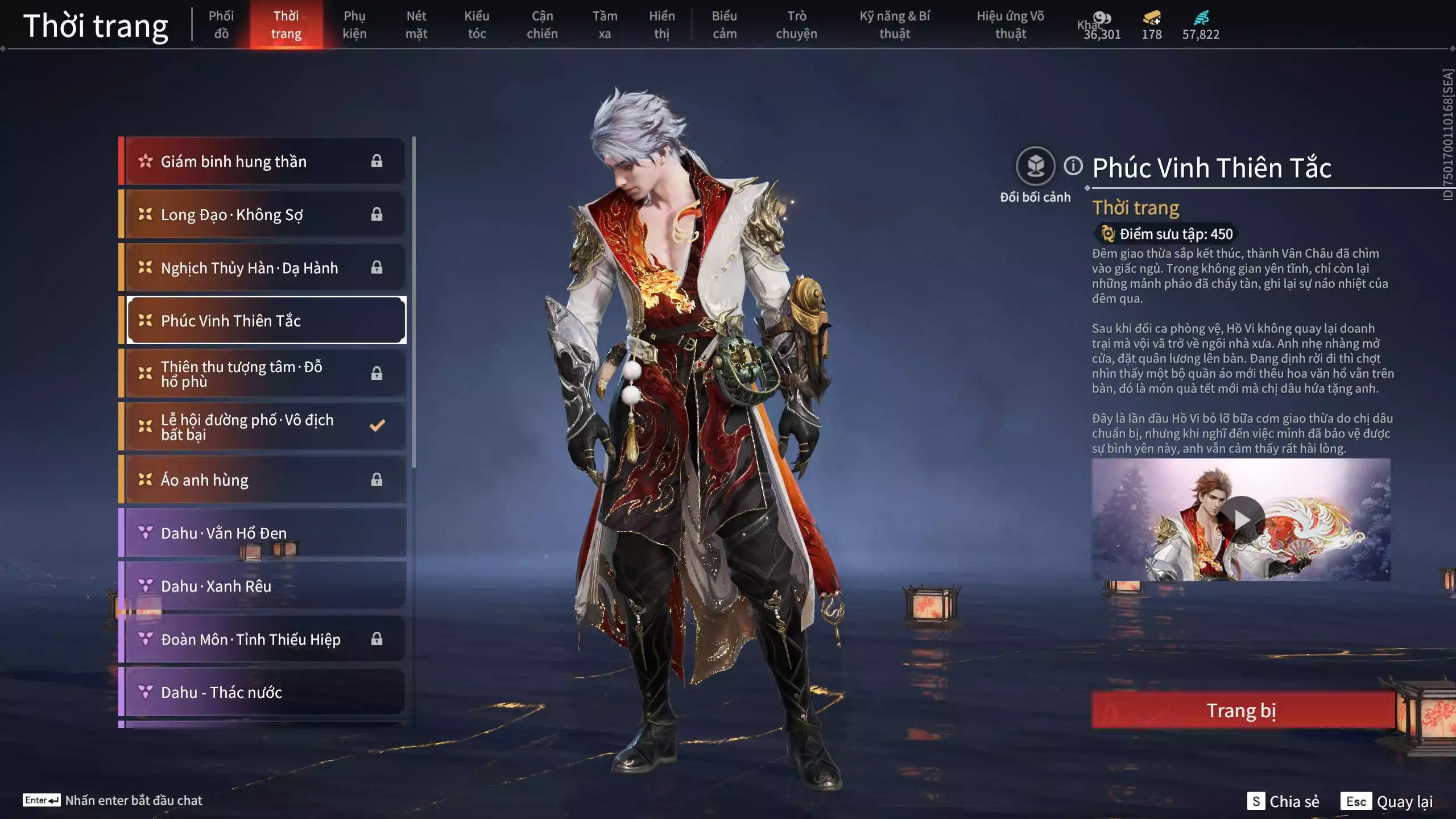This screenshot has width=1456, height=819.
Task: Go back with Quay lại
Action: [x=1387, y=801]
